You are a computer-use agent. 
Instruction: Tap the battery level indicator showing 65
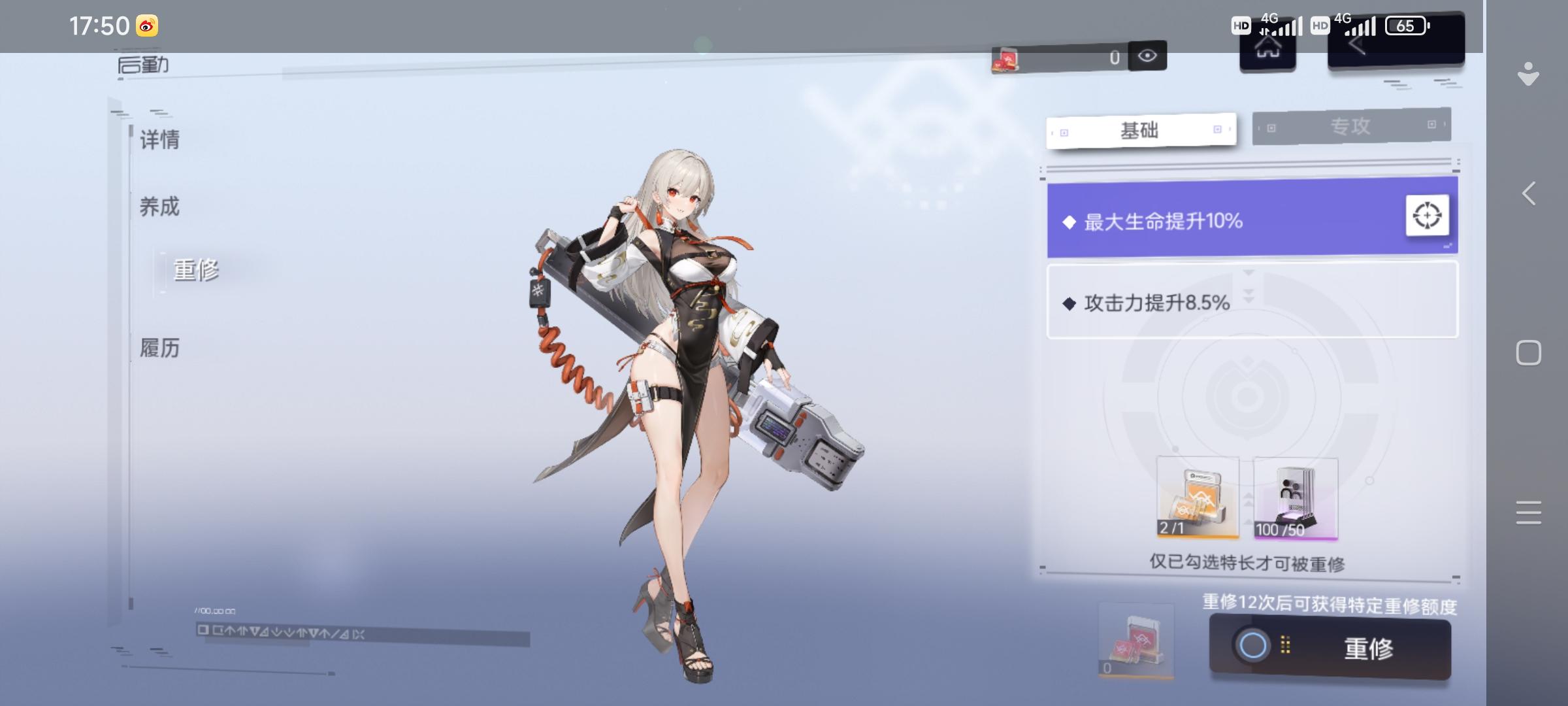tap(1405, 27)
